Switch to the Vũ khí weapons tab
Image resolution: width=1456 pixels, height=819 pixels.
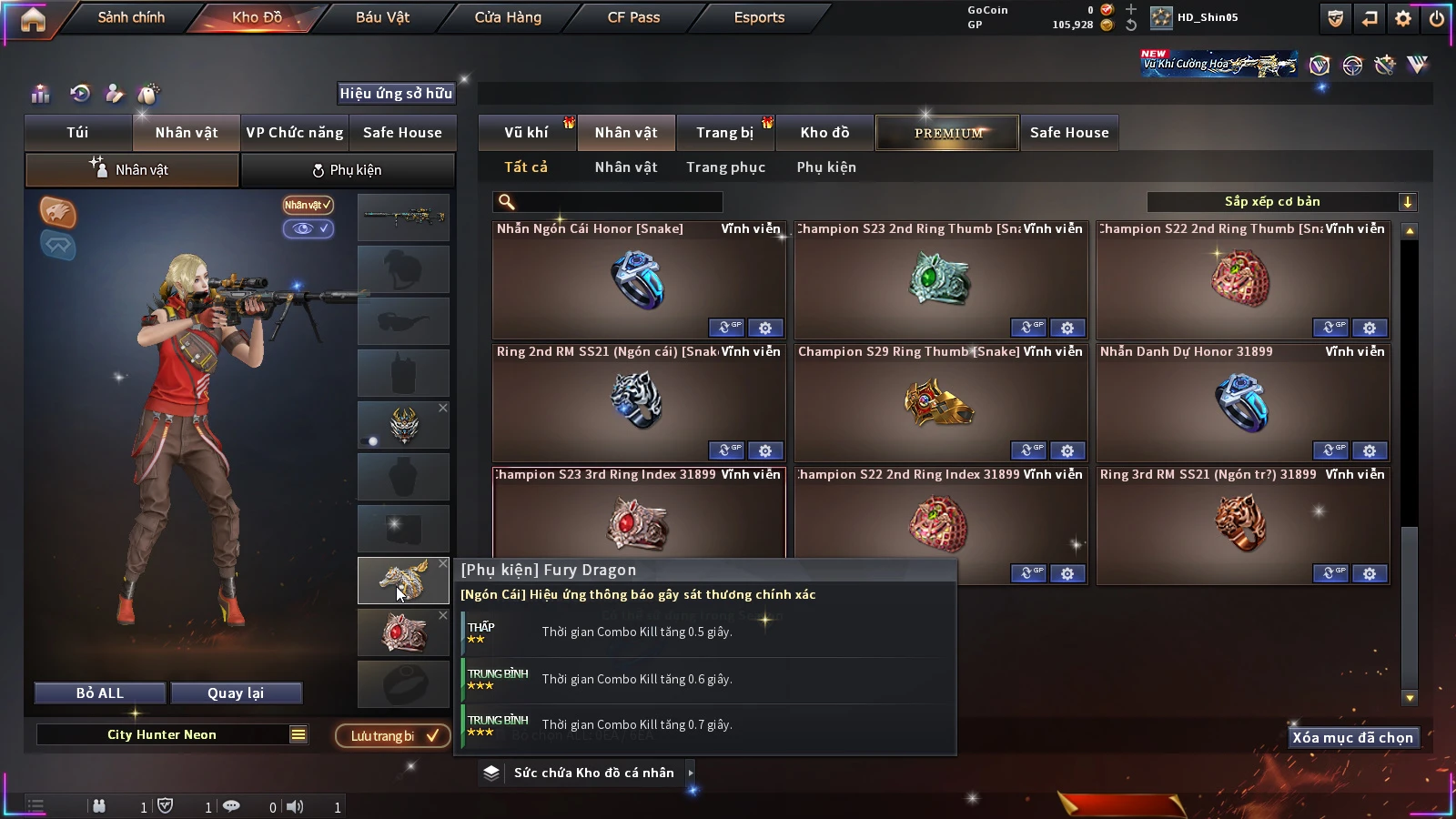(526, 133)
